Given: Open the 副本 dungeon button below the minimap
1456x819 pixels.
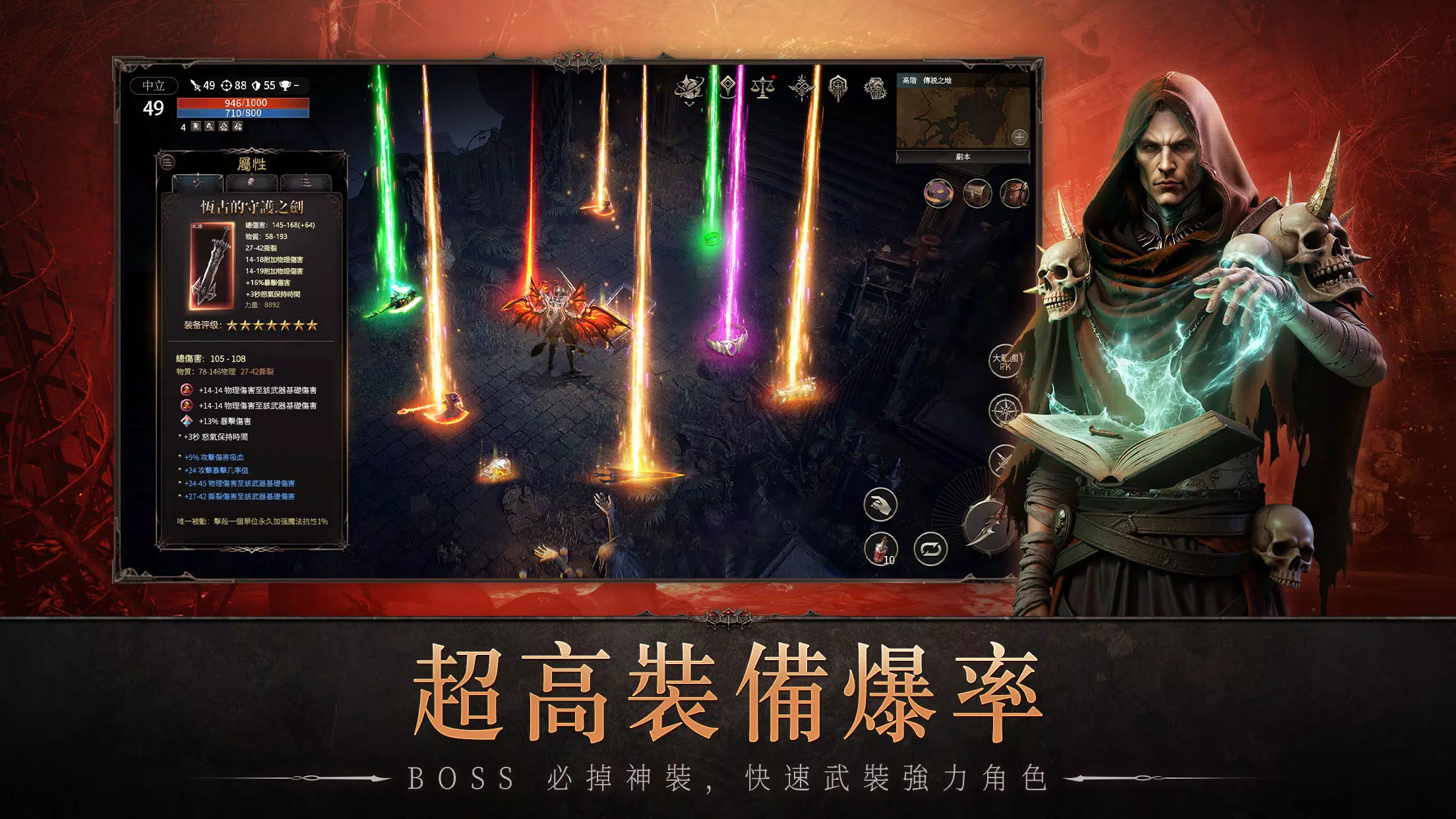Looking at the screenshot, I should (963, 157).
